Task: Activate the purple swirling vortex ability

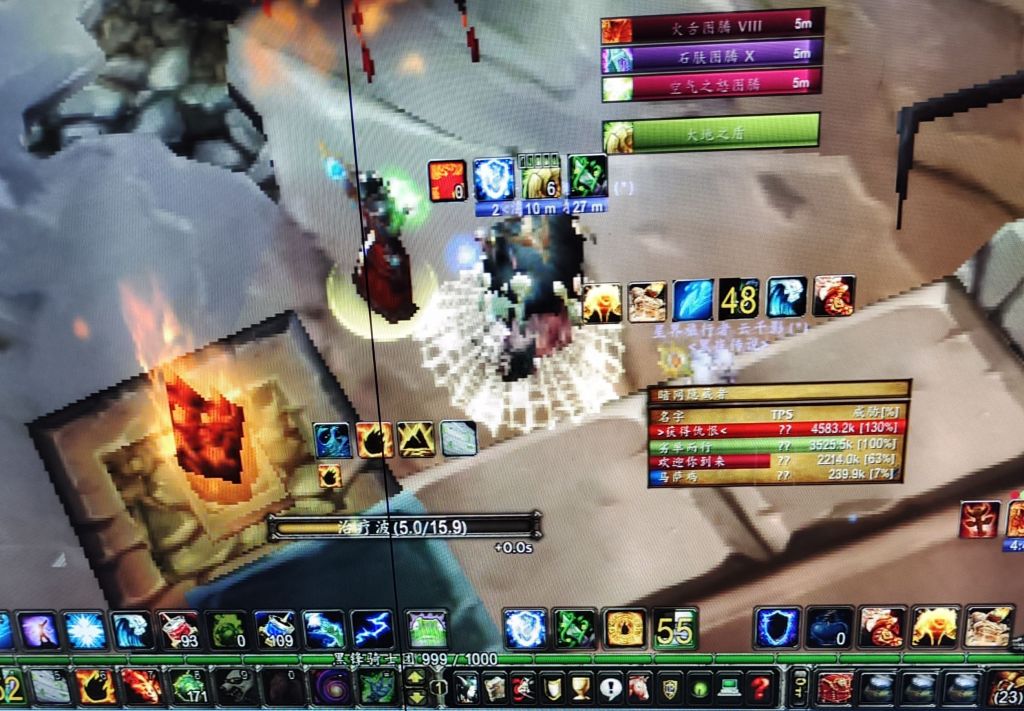Action: tap(331, 688)
